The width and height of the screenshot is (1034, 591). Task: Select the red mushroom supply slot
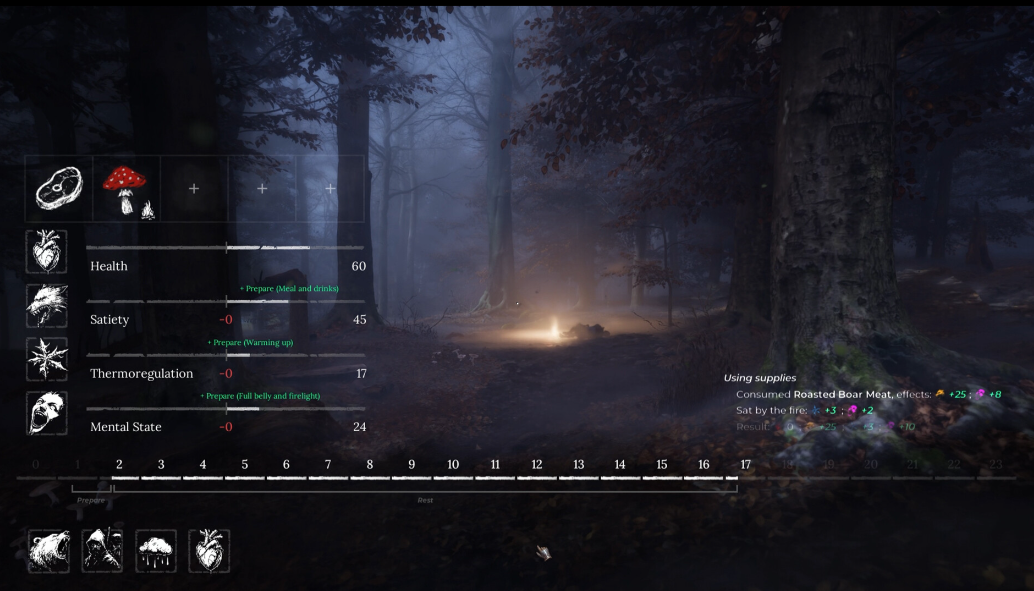pos(126,188)
